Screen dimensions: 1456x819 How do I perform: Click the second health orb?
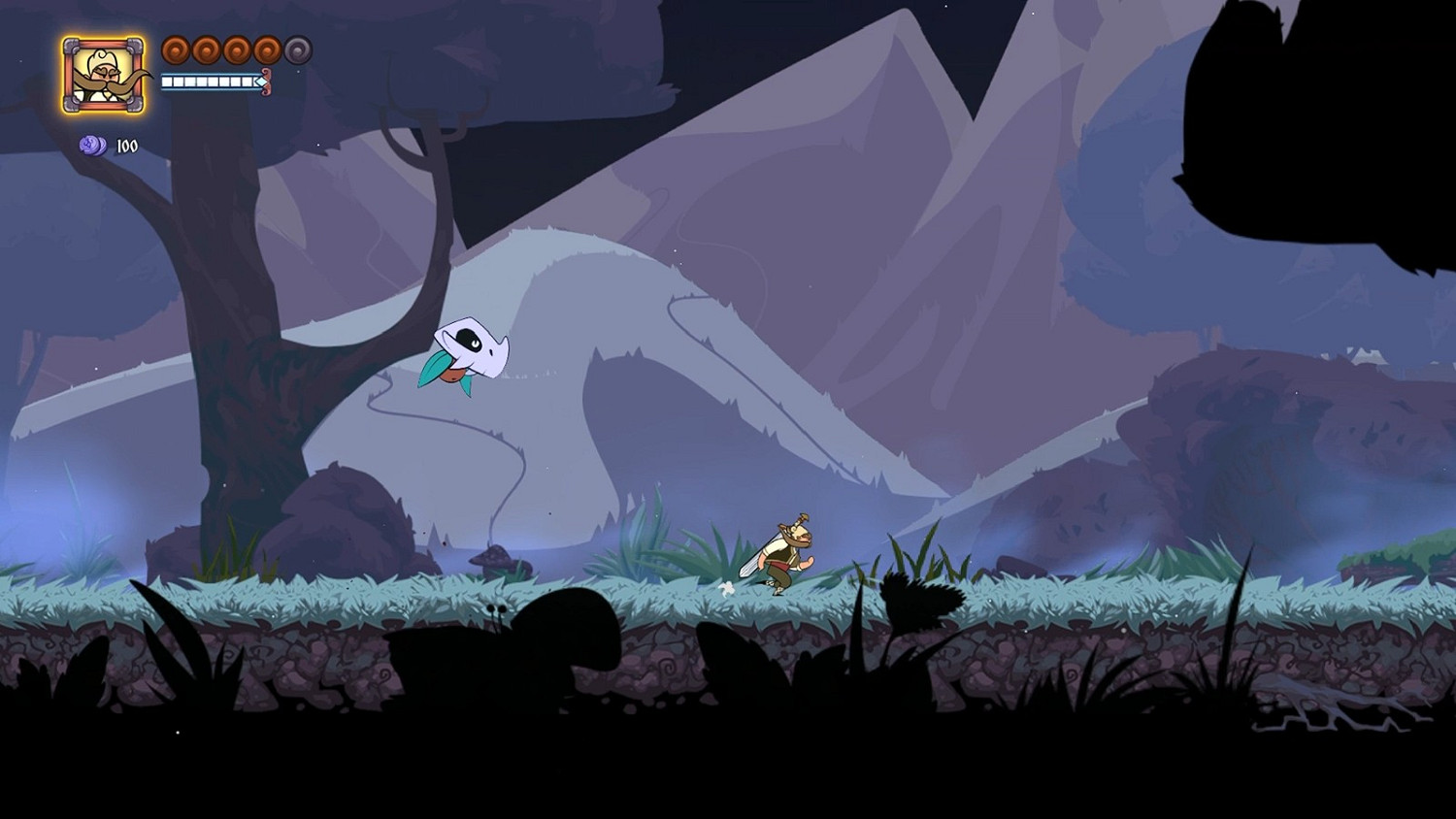(x=206, y=51)
